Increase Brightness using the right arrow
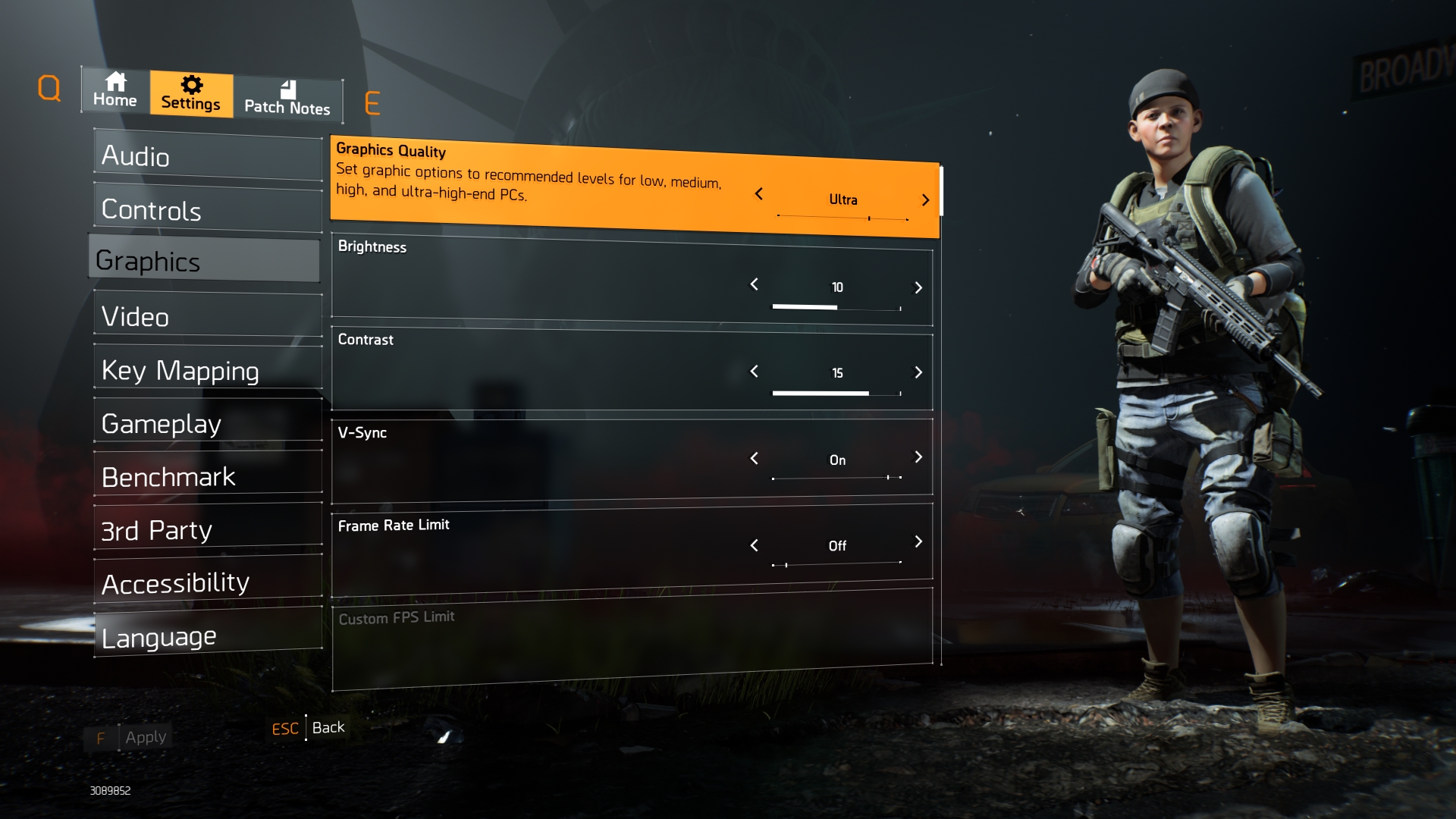1456x819 pixels. coord(918,287)
